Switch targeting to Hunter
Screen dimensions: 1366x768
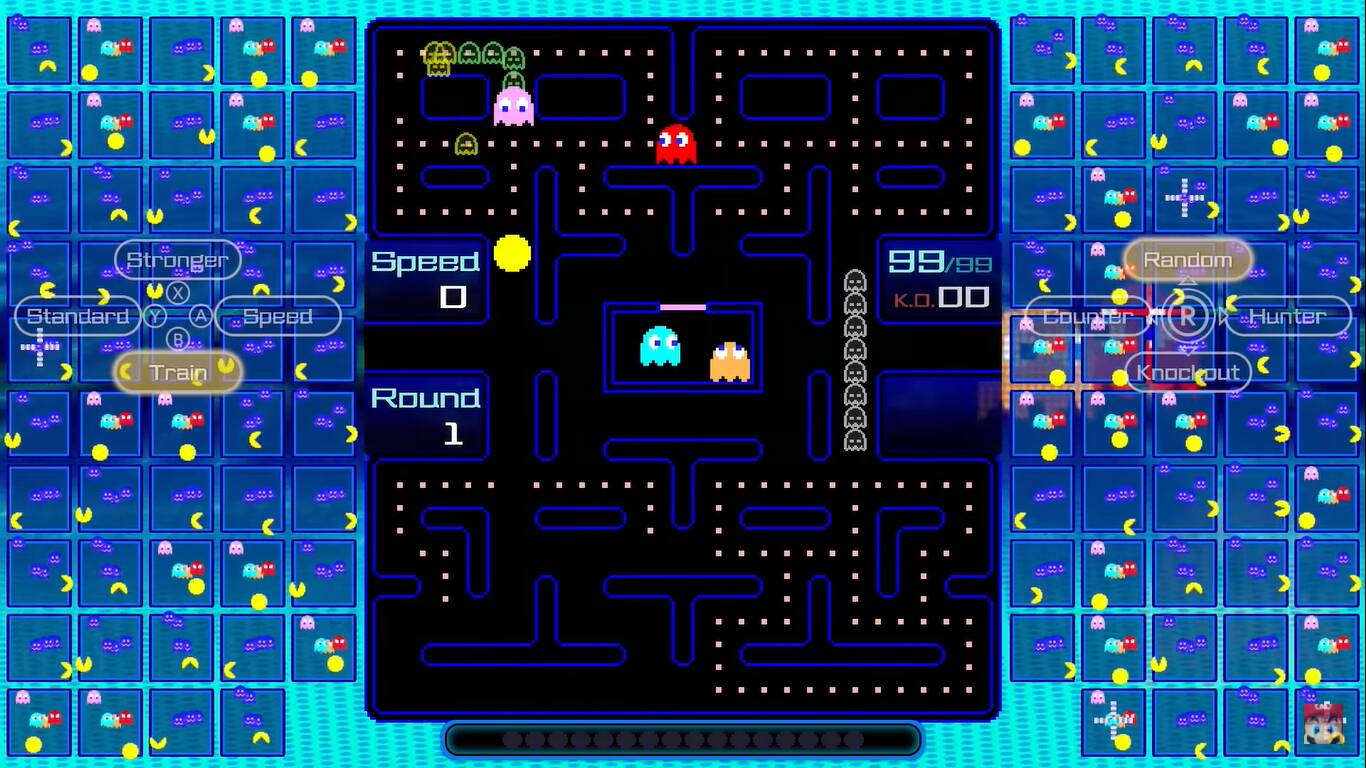(1288, 316)
